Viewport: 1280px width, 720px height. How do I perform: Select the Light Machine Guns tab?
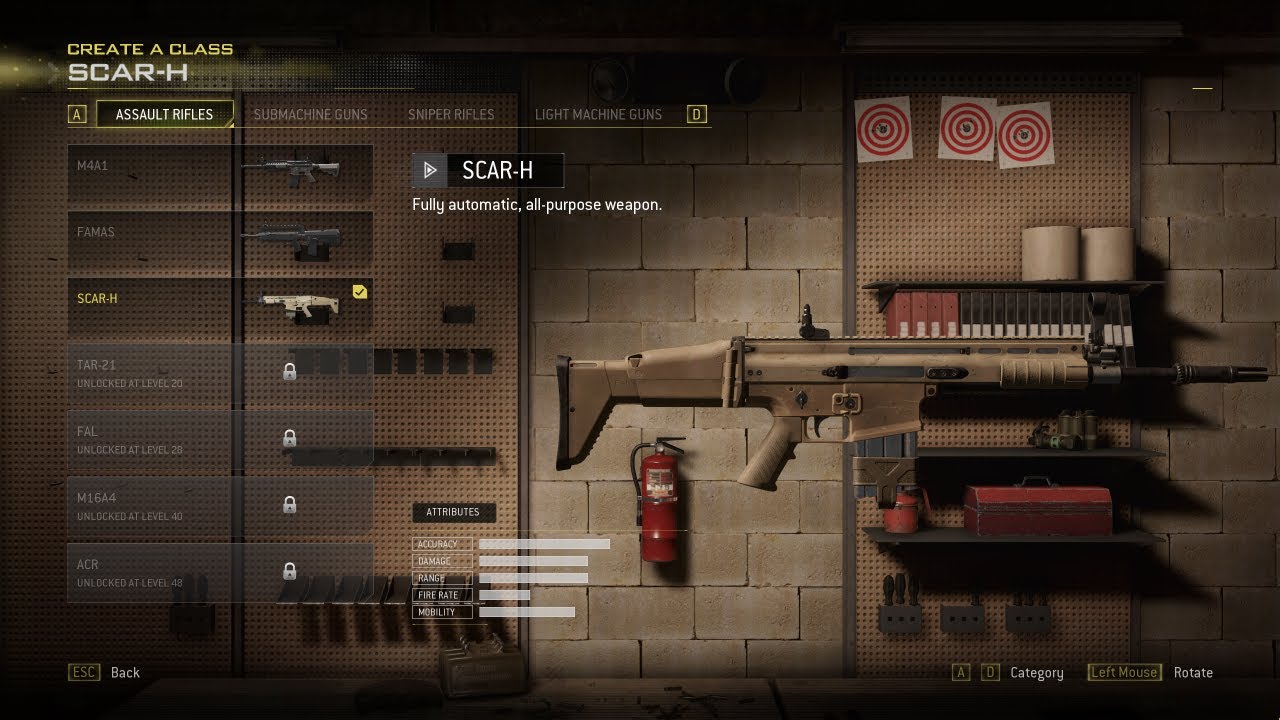pos(598,114)
